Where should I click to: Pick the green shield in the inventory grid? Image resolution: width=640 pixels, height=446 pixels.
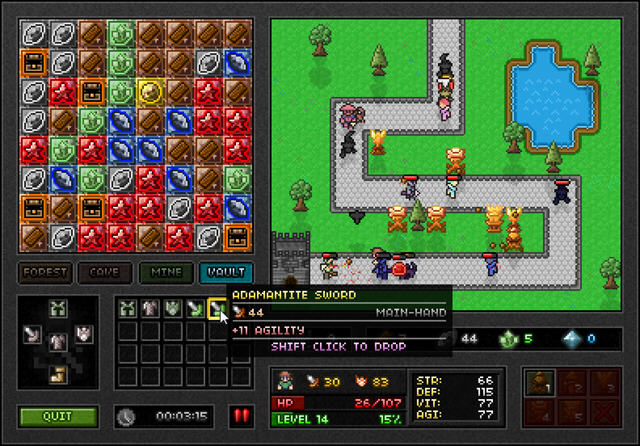172,308
